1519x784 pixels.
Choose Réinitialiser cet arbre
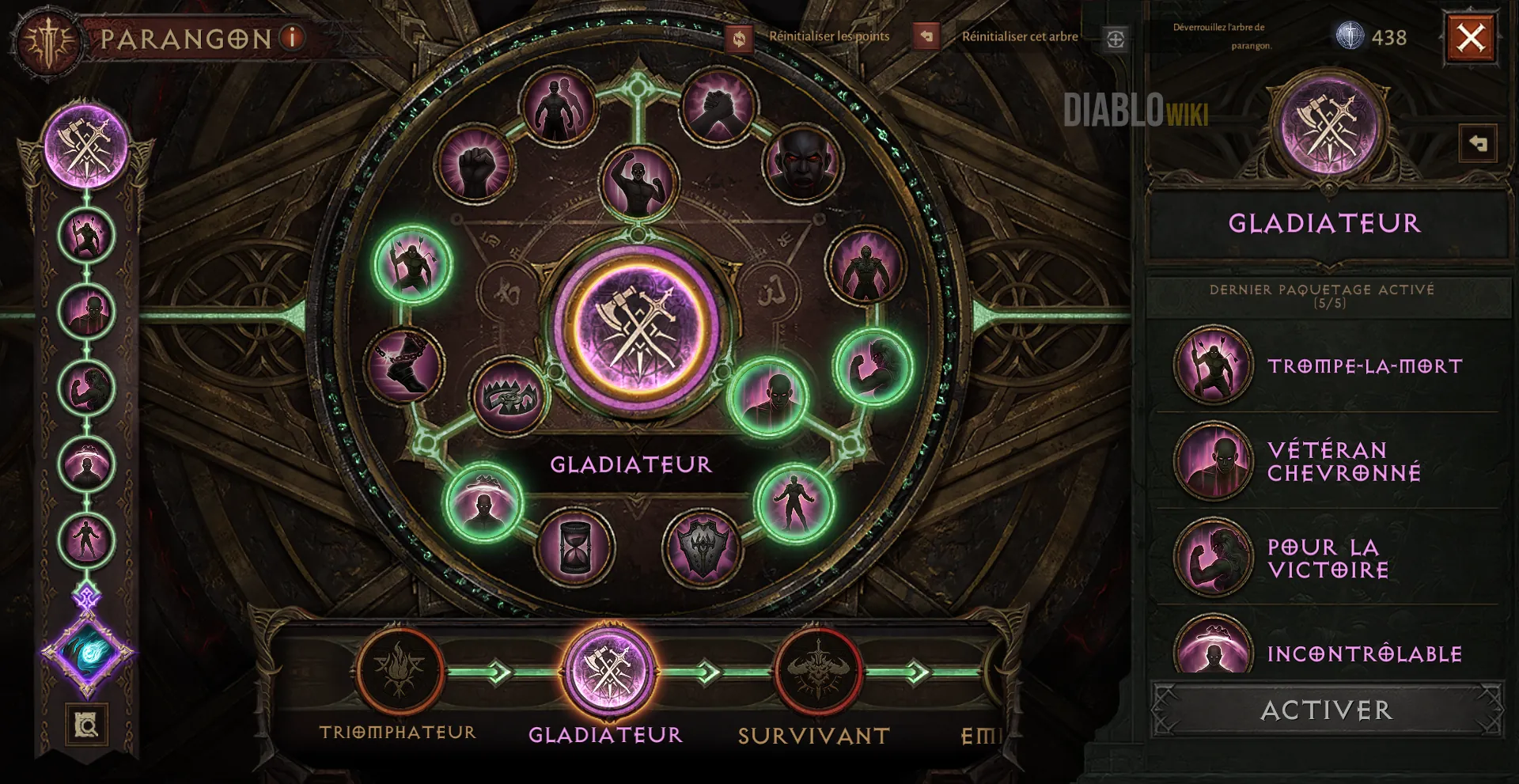(x=926, y=36)
